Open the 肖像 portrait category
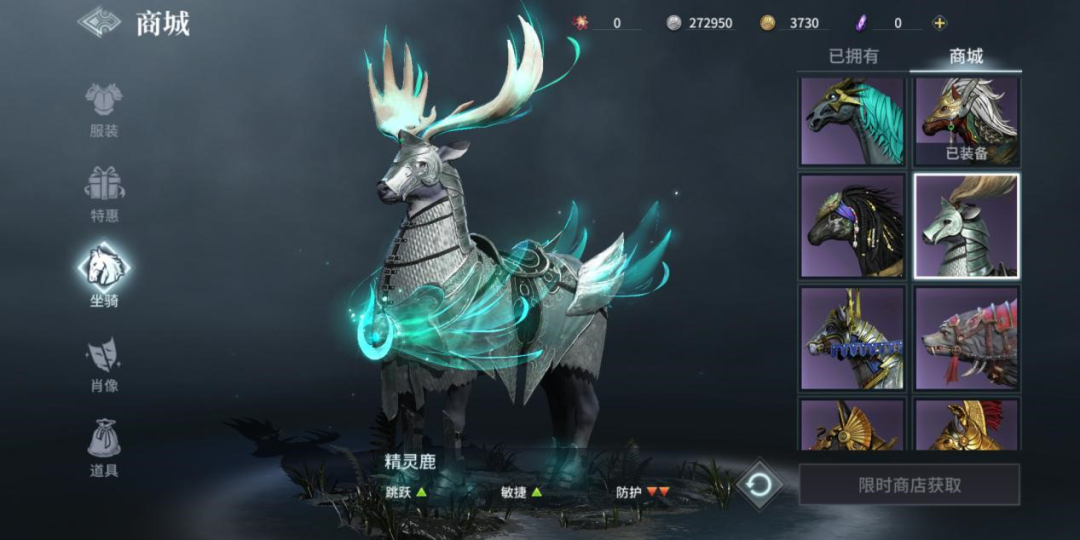This screenshot has height=540, width=1080. tap(104, 363)
